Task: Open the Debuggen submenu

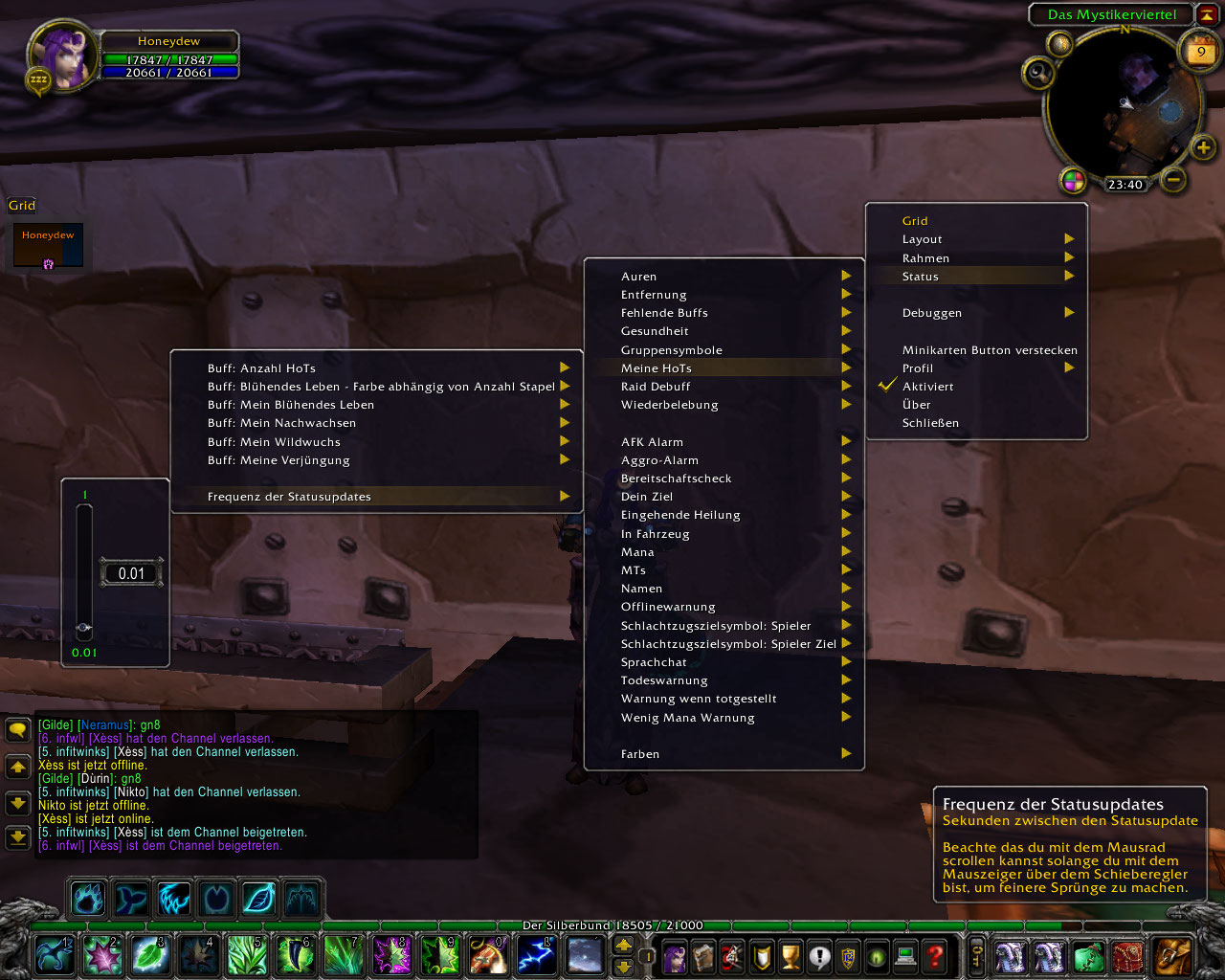Action: click(x=932, y=313)
